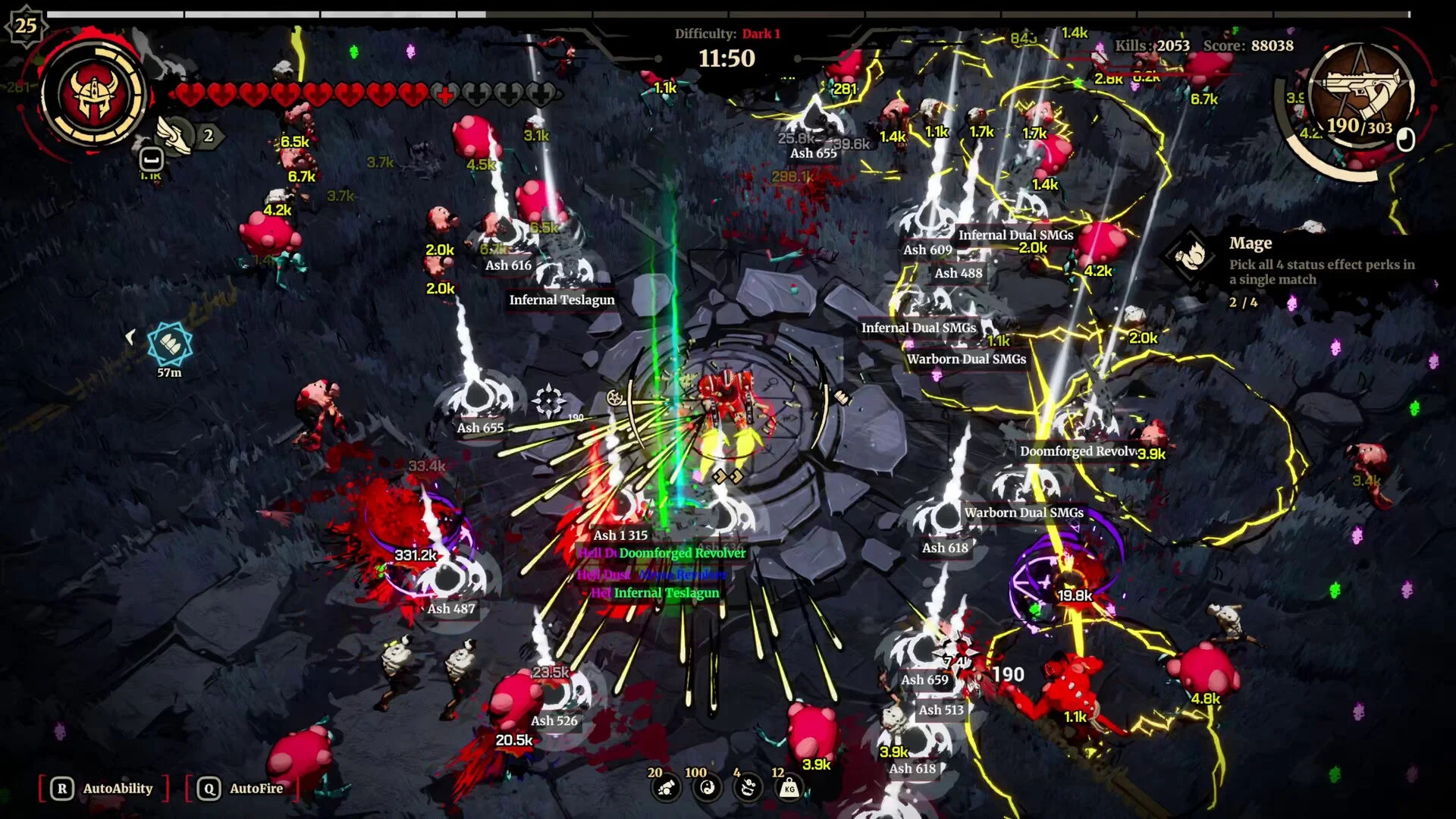Select the equipped SMG weapon emblem
This screenshot has width=1456, height=819.
click(x=1360, y=95)
